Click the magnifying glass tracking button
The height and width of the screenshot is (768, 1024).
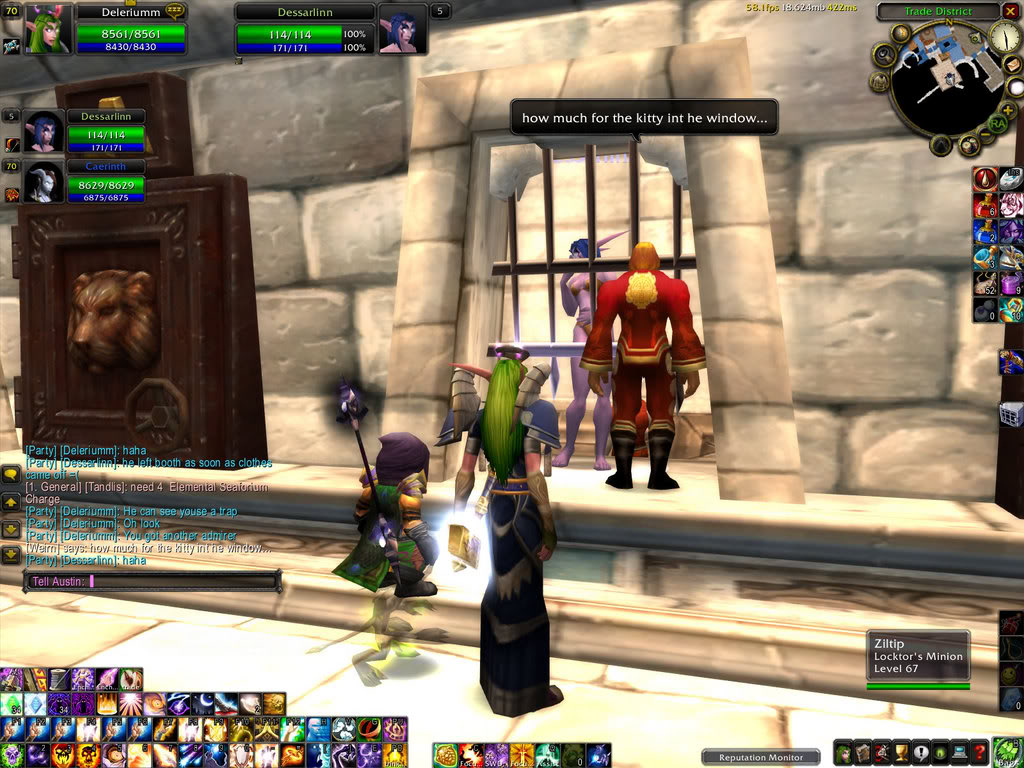883,56
